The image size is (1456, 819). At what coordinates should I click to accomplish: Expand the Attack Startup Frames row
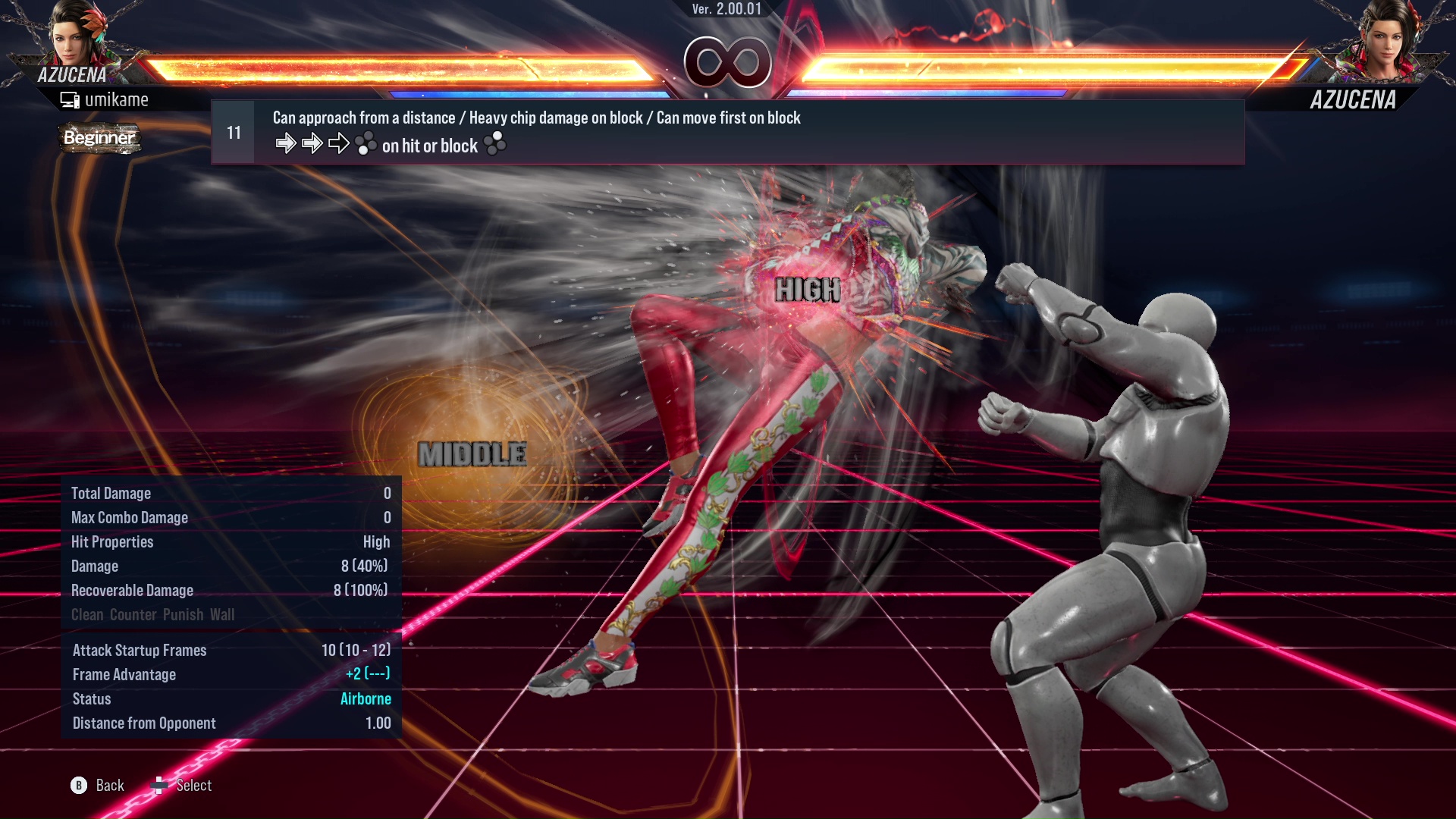tap(140, 650)
